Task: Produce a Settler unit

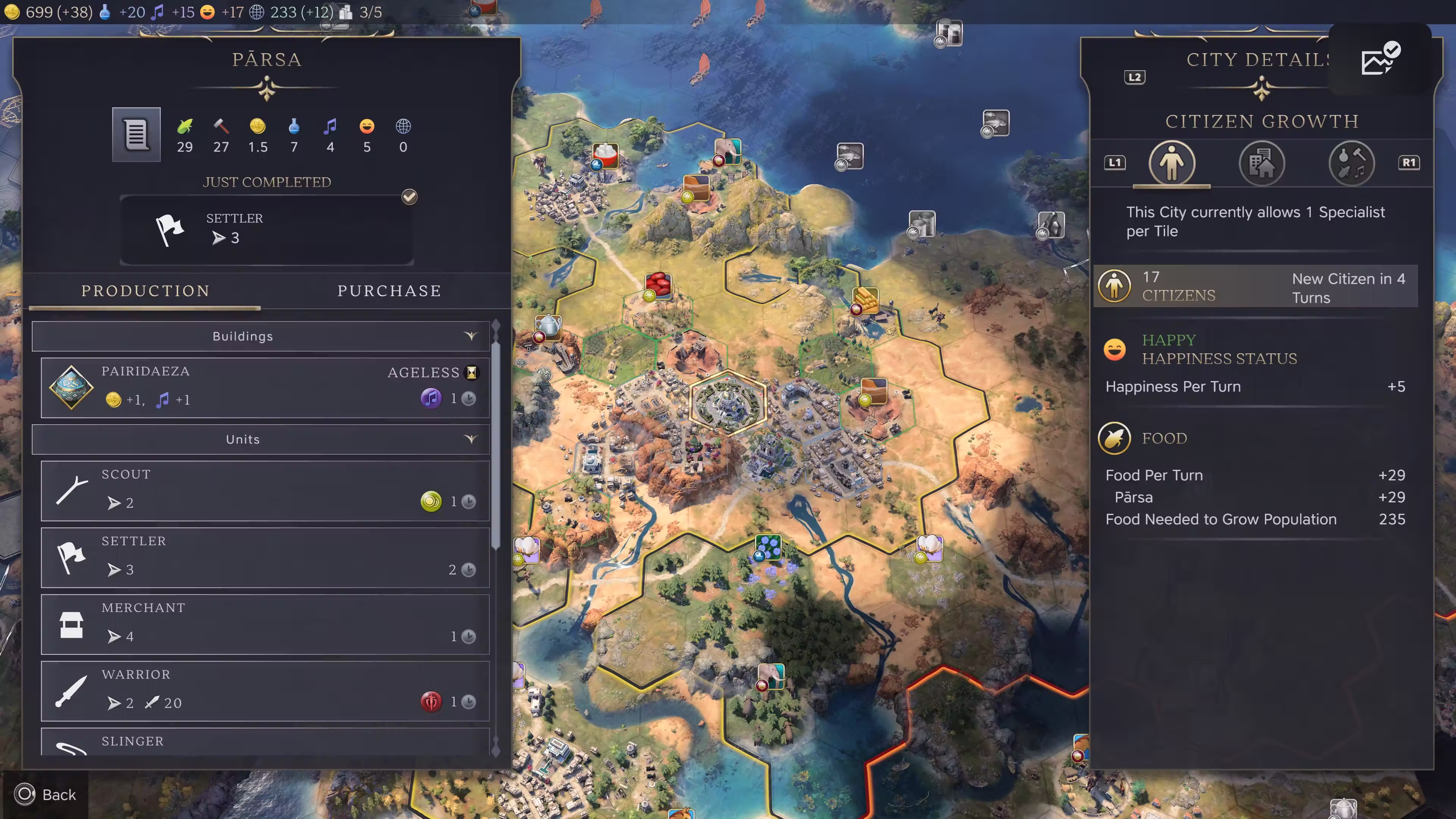Action: pyautogui.click(x=265, y=557)
